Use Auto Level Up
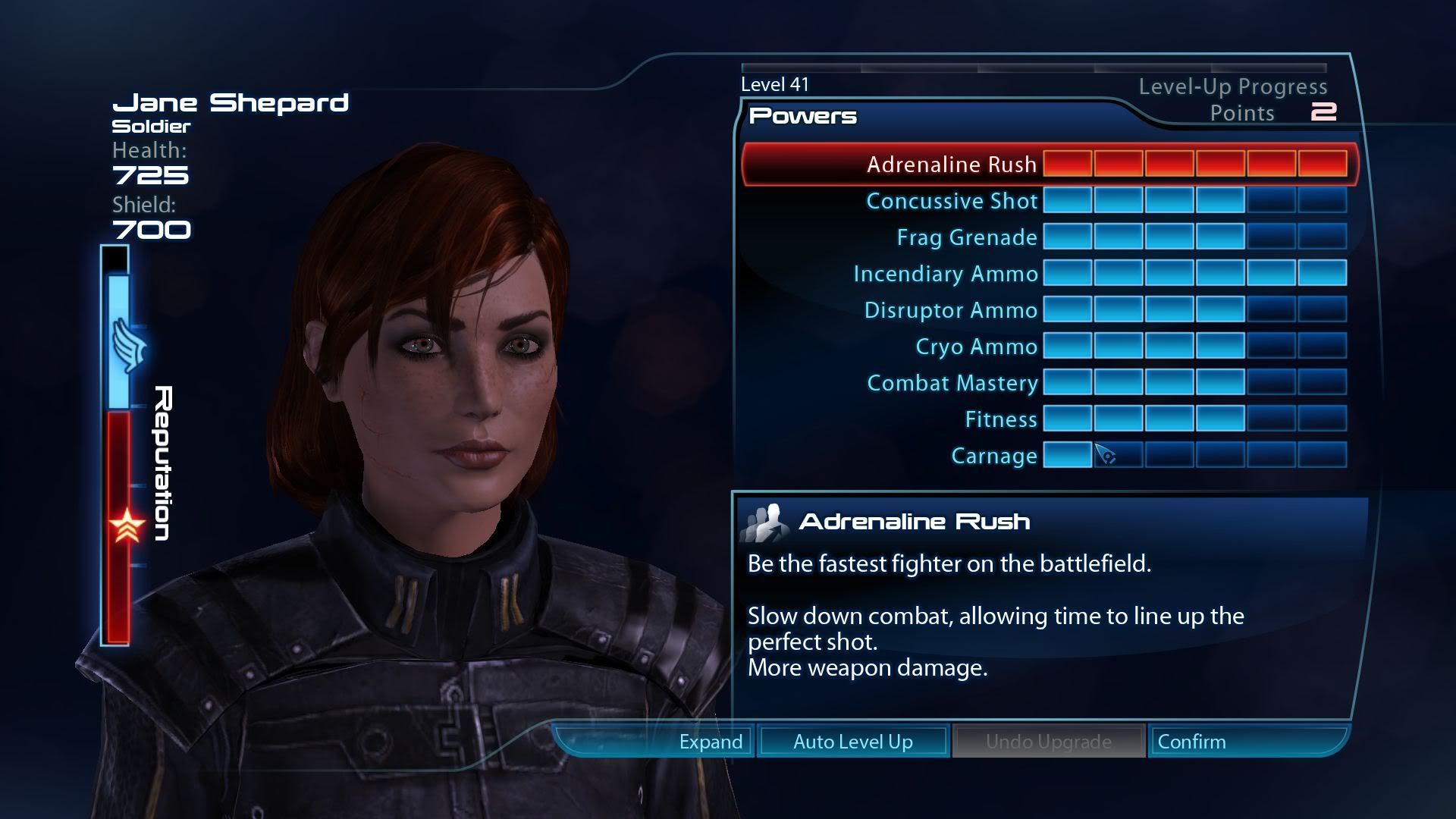Image resolution: width=1456 pixels, height=819 pixels. tap(853, 742)
